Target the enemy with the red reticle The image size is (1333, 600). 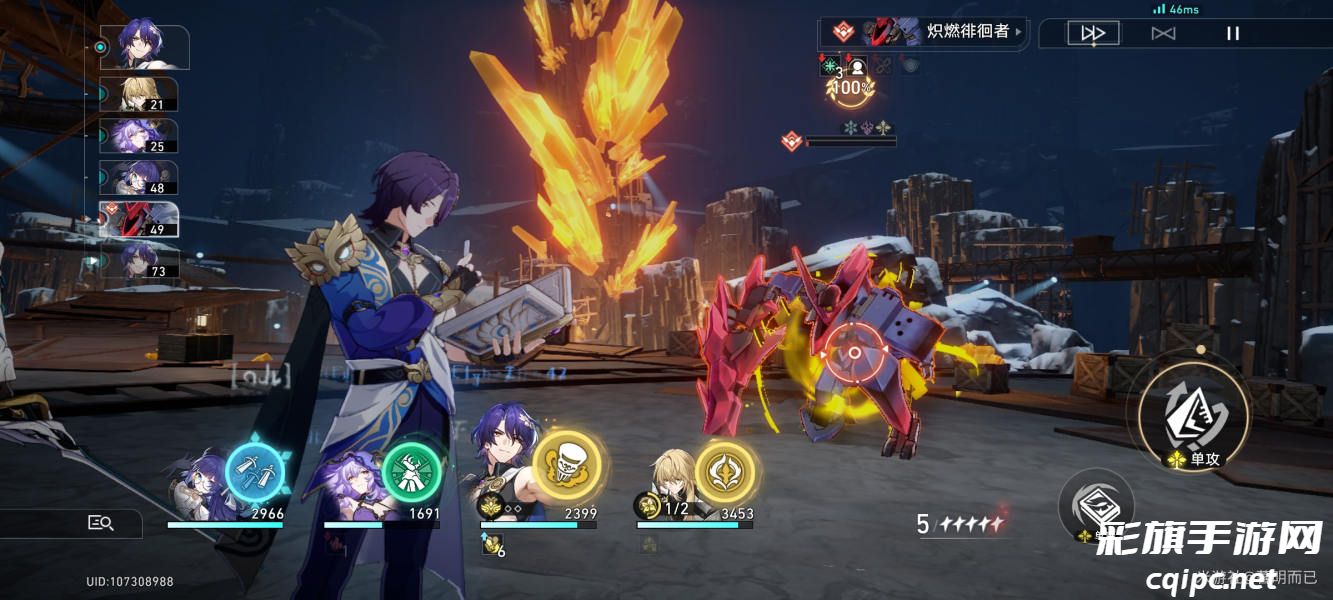[x=855, y=353]
